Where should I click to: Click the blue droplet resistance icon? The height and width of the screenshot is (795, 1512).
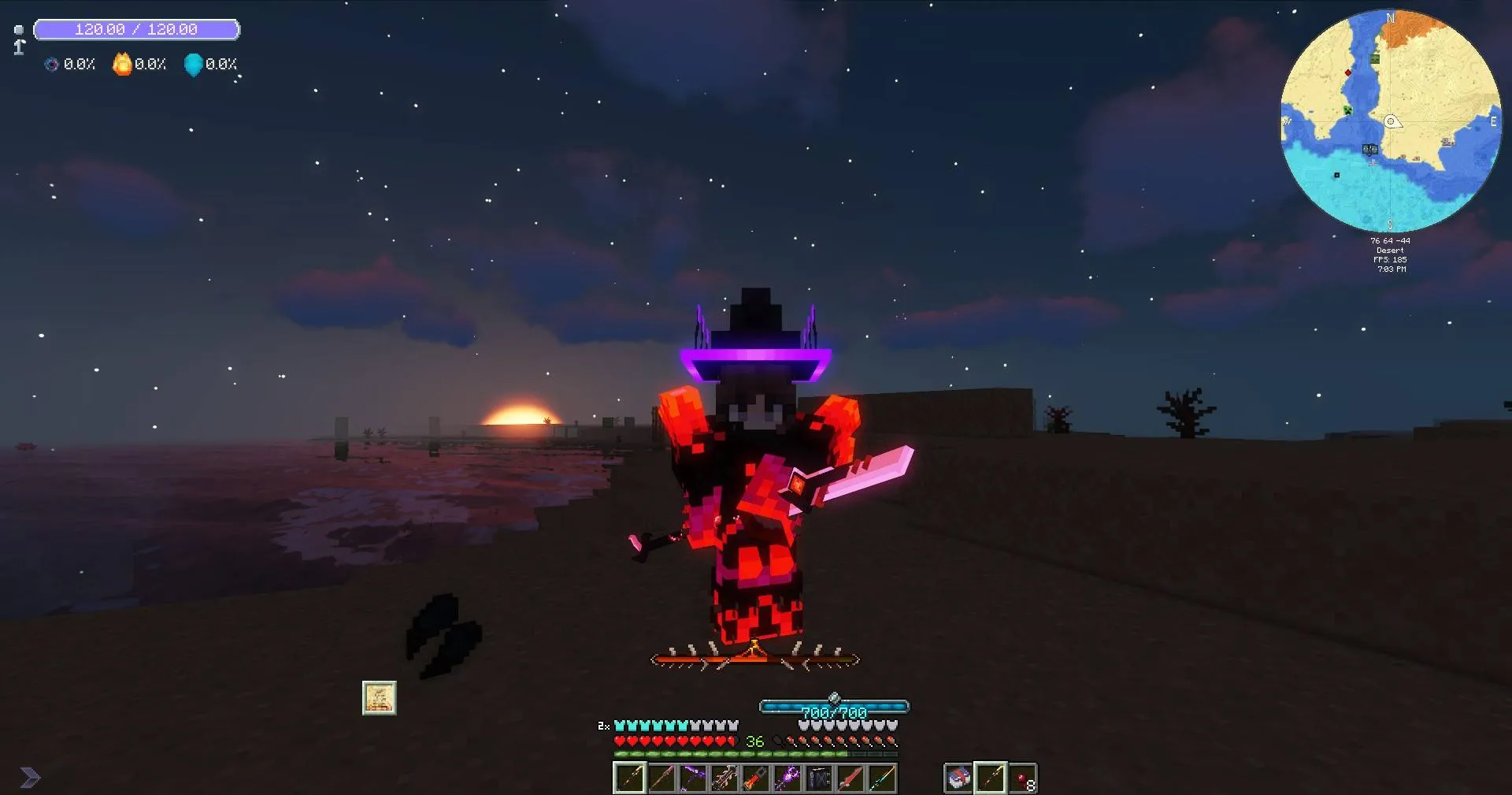(x=193, y=65)
